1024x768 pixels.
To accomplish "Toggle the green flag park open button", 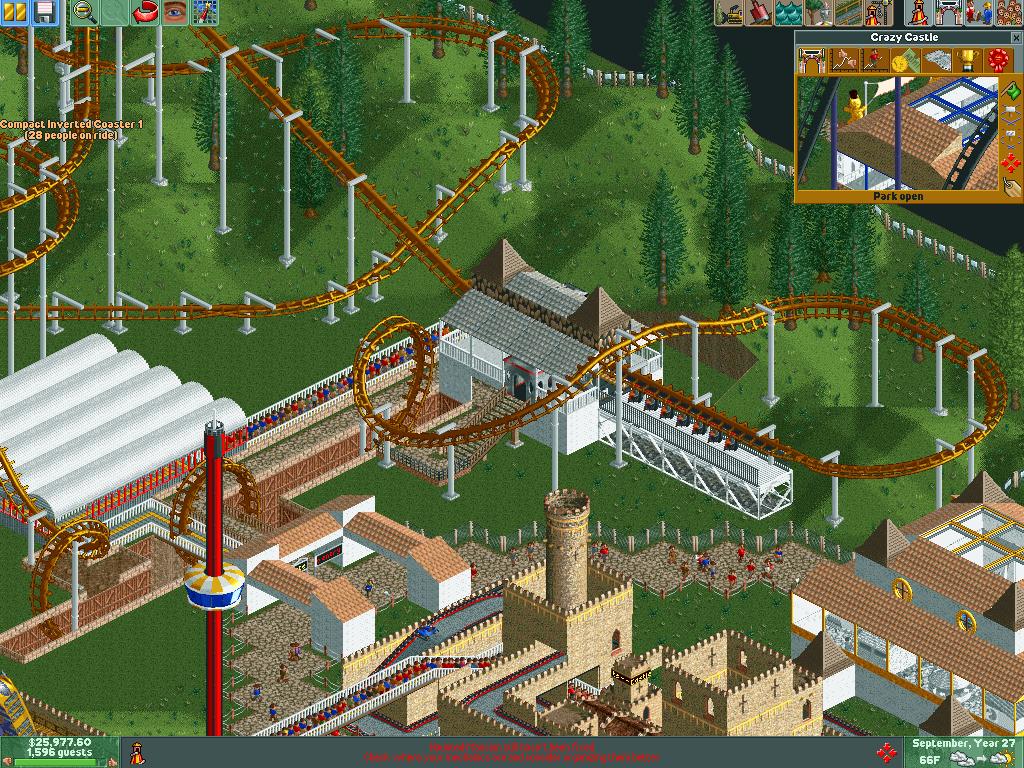I will [1012, 93].
